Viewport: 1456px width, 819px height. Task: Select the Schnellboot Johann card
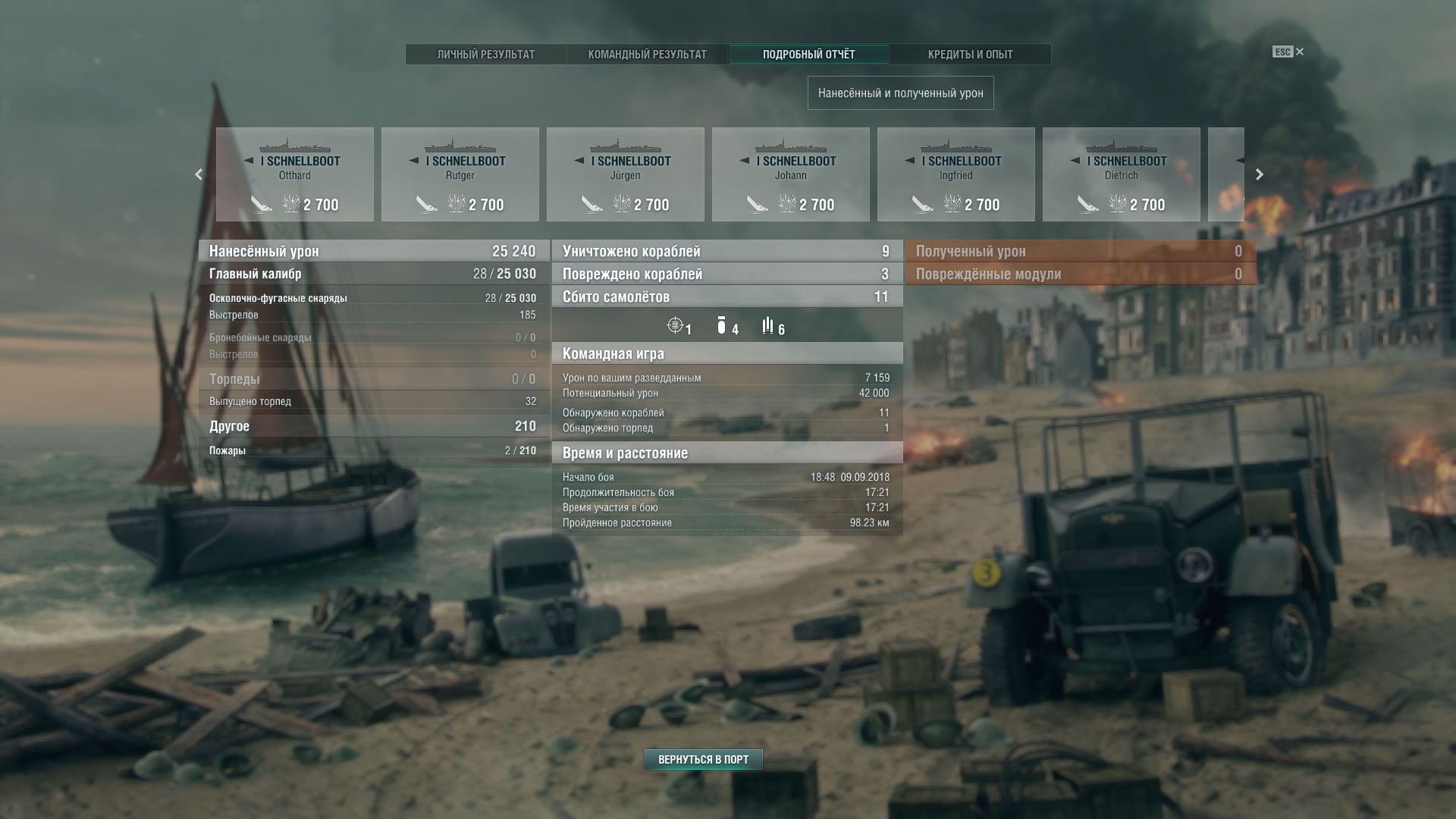(791, 174)
